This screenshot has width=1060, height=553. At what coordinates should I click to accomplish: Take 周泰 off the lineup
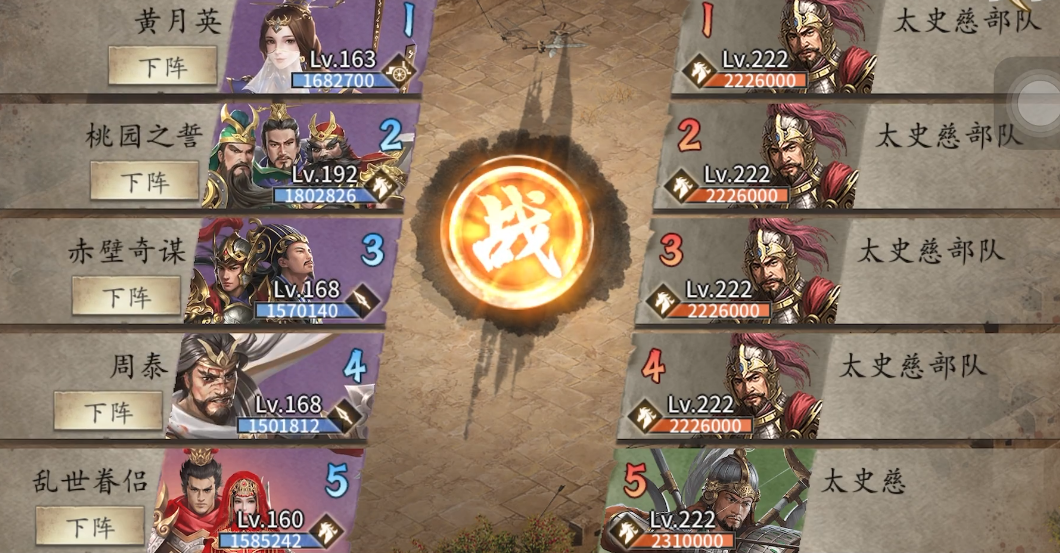point(108,411)
